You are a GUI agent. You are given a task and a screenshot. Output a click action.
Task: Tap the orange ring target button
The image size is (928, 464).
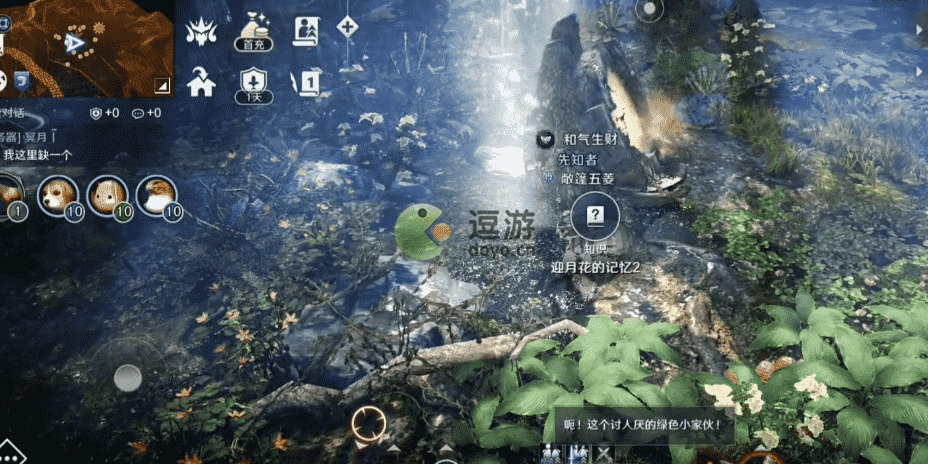click(x=369, y=425)
